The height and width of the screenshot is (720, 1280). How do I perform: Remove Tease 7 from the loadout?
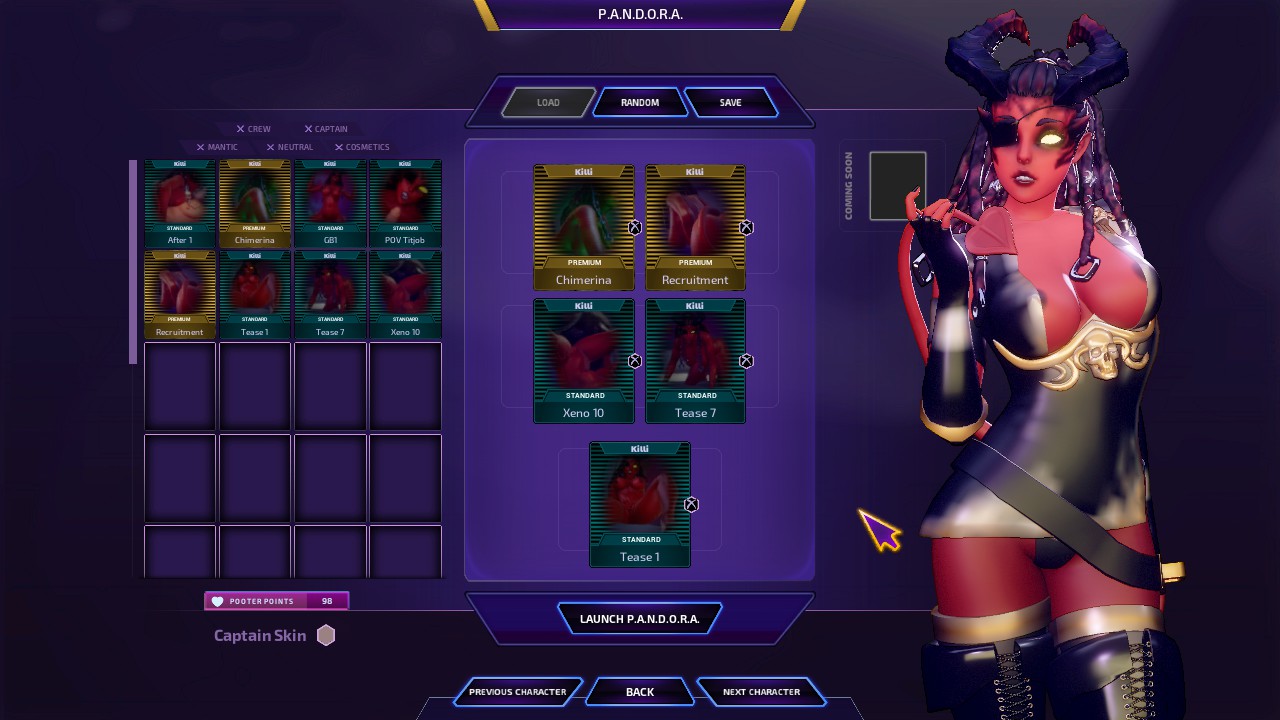tap(746, 361)
